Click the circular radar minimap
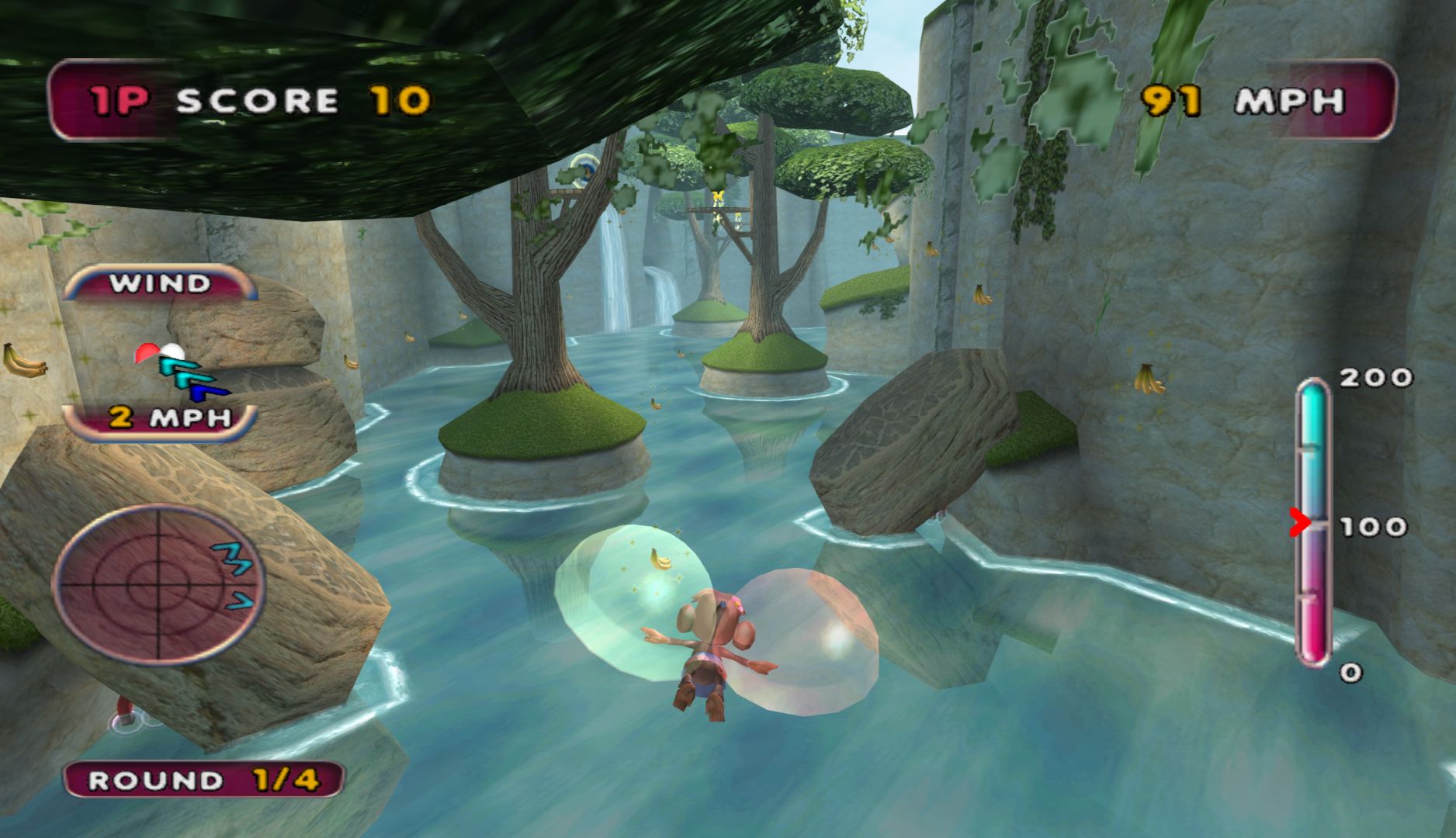The width and height of the screenshot is (1456, 838). click(158, 583)
